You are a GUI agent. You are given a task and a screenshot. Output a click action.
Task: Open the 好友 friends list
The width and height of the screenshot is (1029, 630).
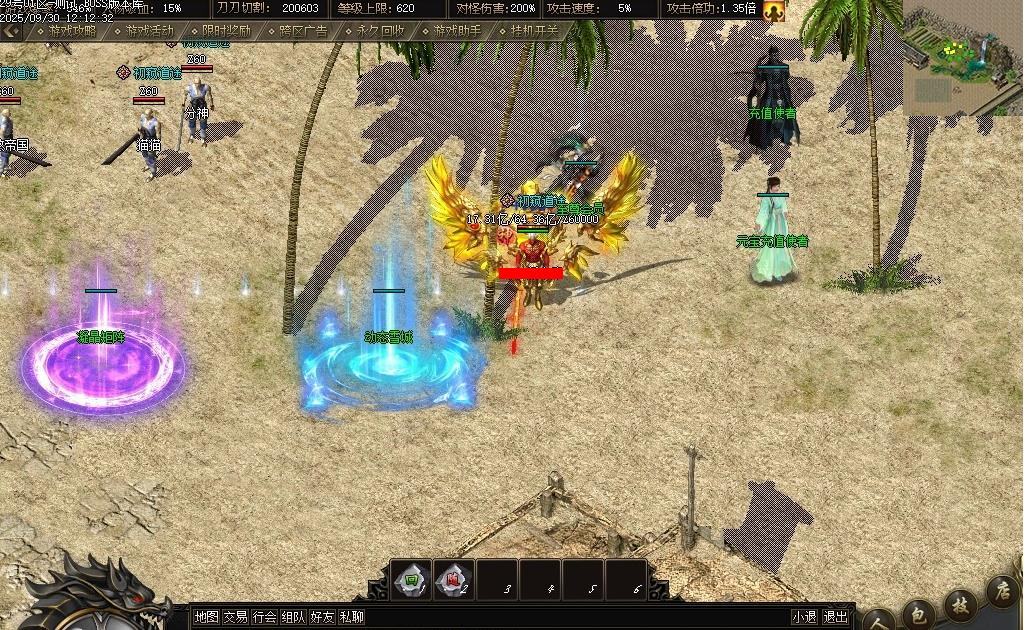[x=322, y=617]
